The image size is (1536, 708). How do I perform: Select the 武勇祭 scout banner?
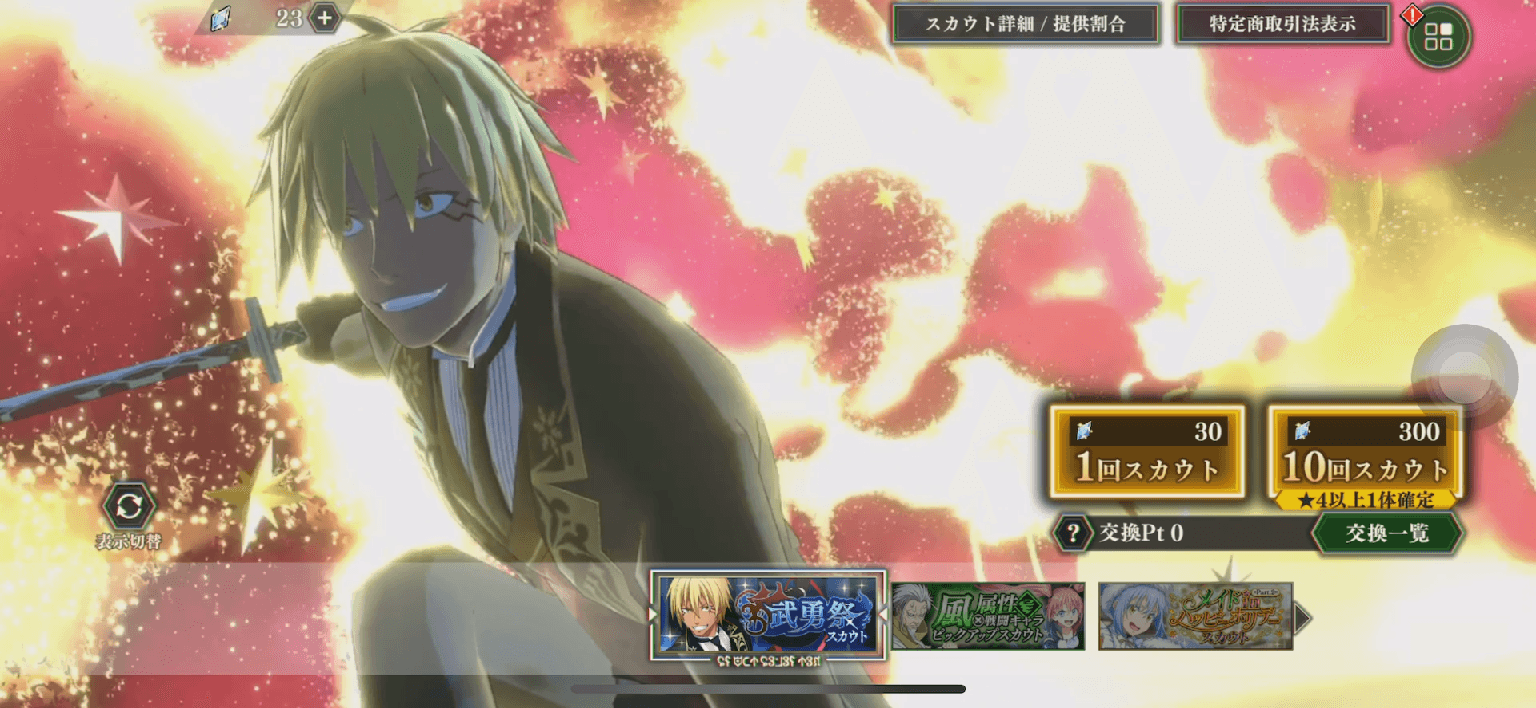pyautogui.click(x=768, y=614)
